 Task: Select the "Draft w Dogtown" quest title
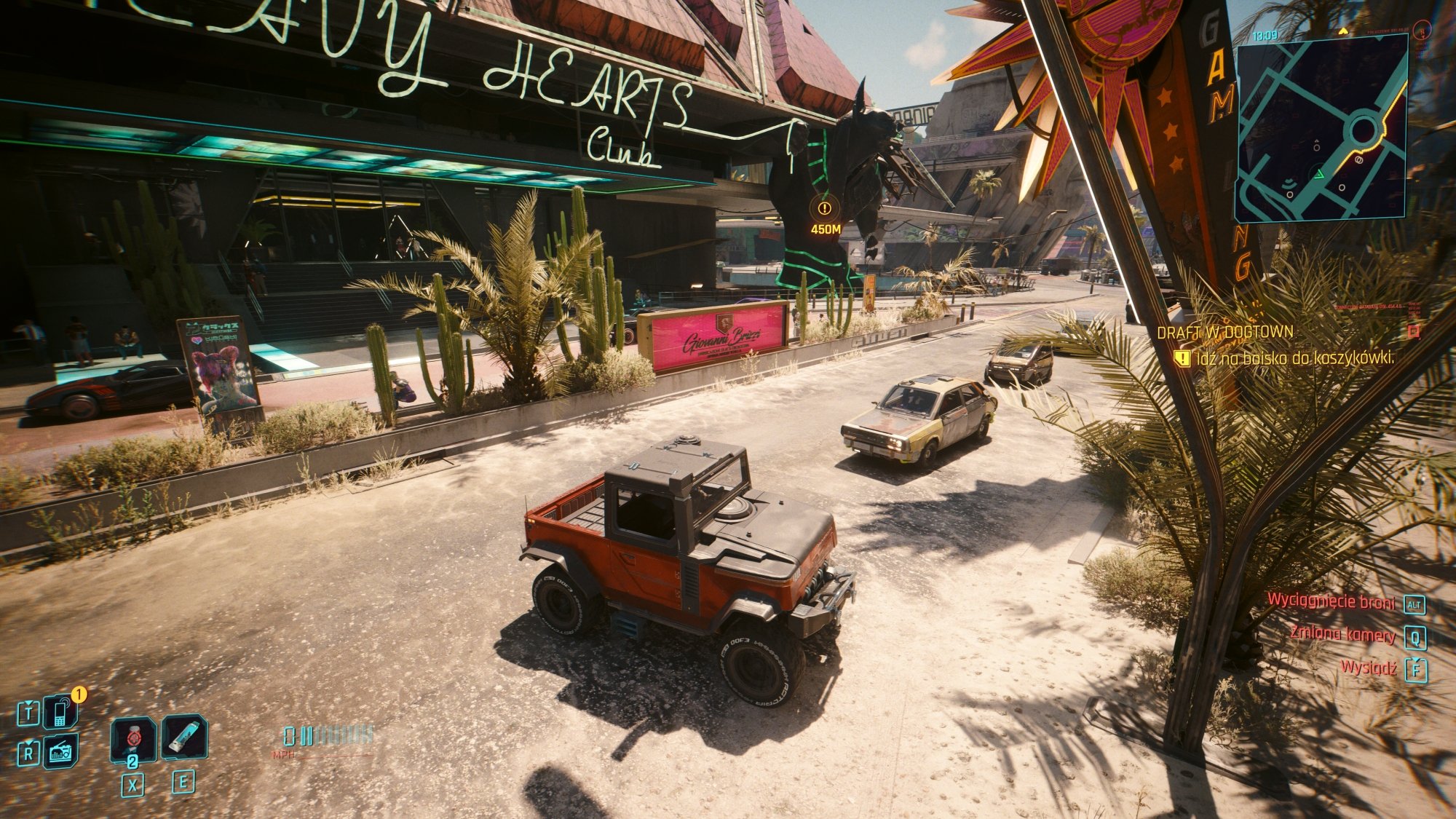pos(1224,333)
